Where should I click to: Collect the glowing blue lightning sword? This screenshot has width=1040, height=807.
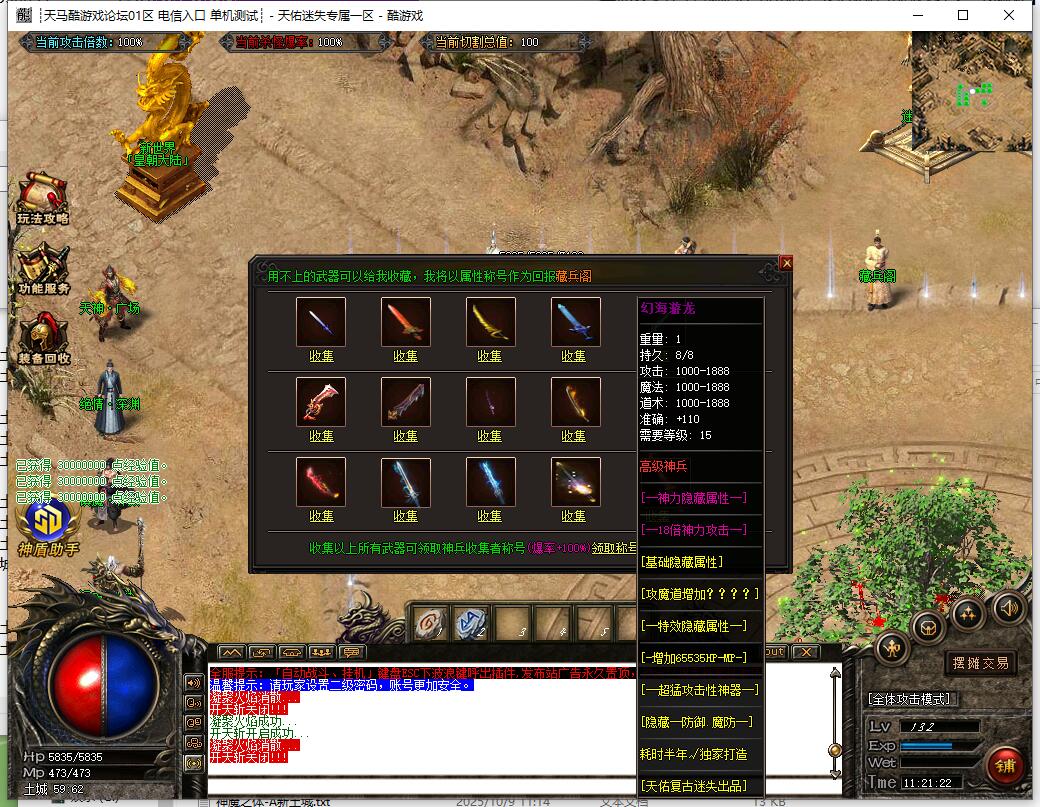click(490, 516)
